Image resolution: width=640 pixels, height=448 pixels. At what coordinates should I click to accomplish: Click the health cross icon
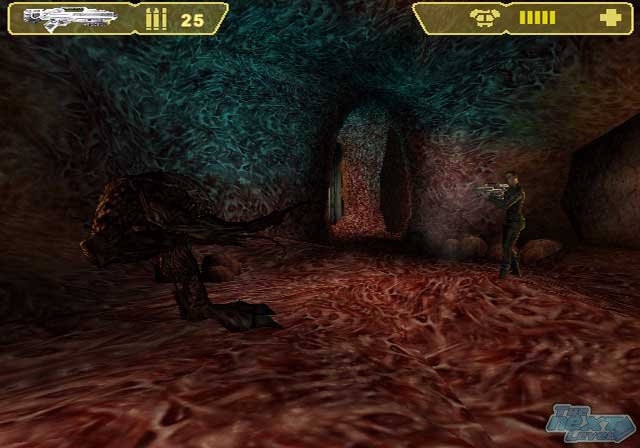[x=609, y=18]
